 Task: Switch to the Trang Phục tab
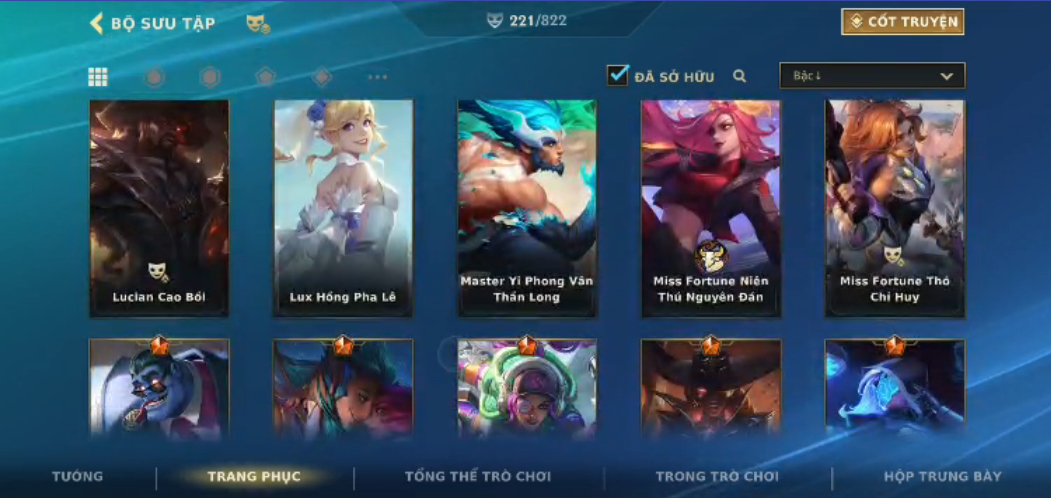tap(254, 477)
